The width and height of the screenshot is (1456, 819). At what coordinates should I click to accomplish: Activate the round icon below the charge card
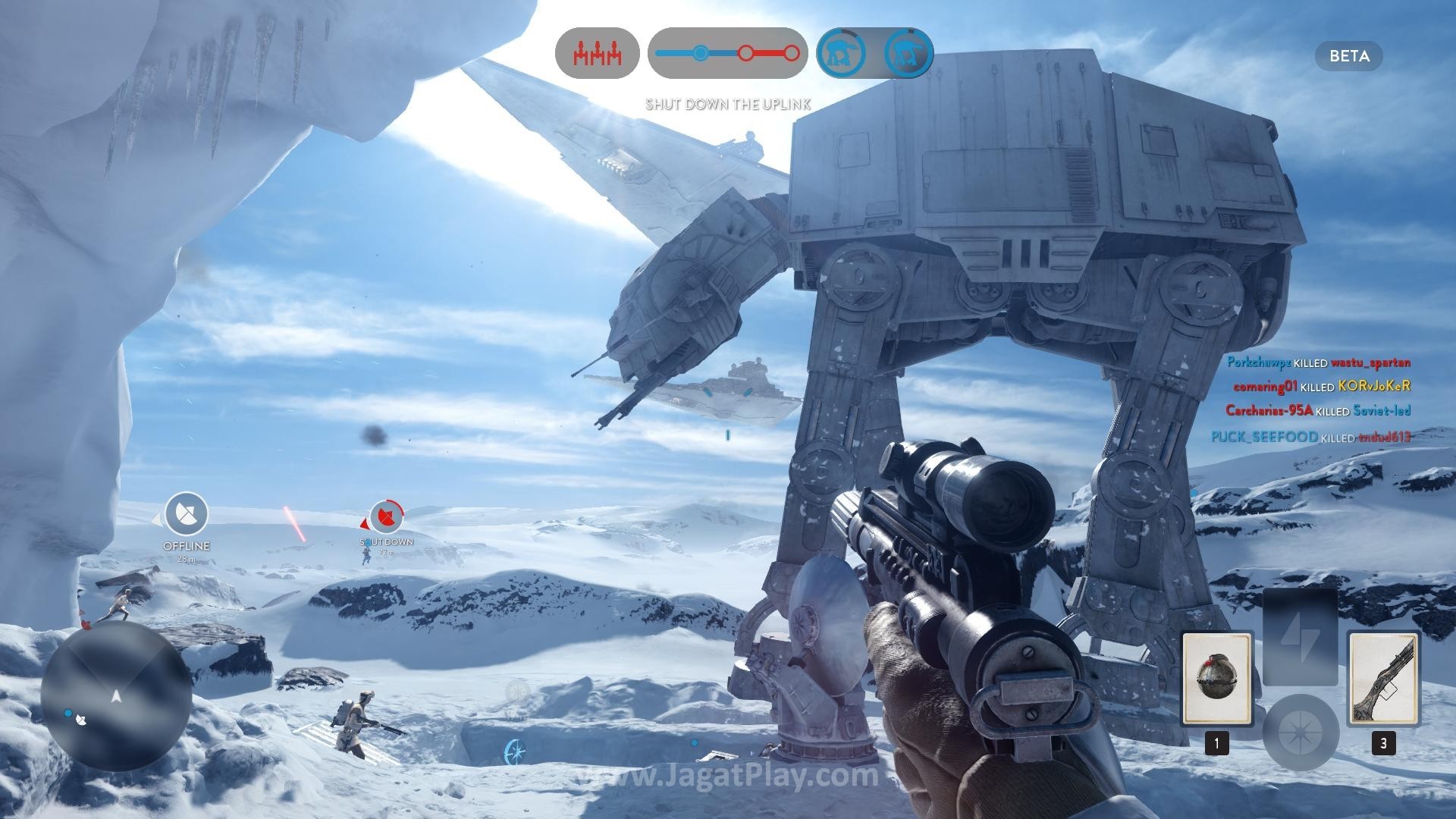click(x=1300, y=732)
